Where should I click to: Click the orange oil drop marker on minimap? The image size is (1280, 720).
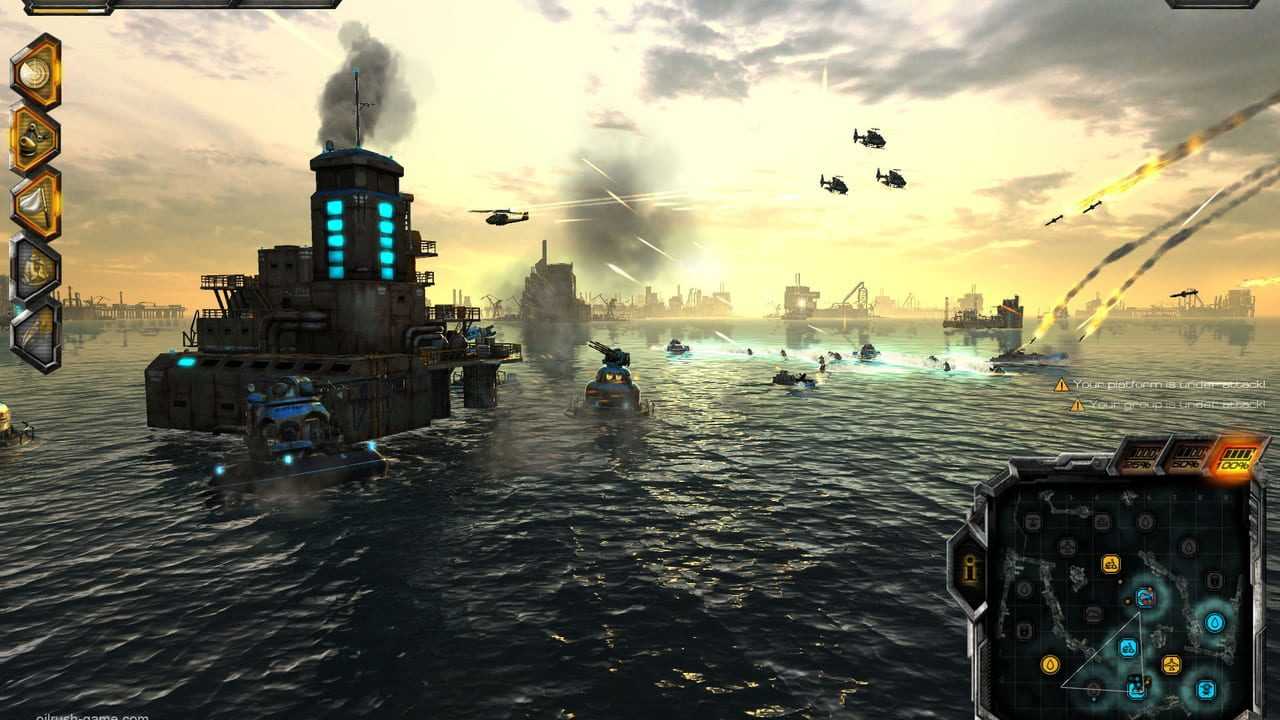pyautogui.click(x=1050, y=664)
